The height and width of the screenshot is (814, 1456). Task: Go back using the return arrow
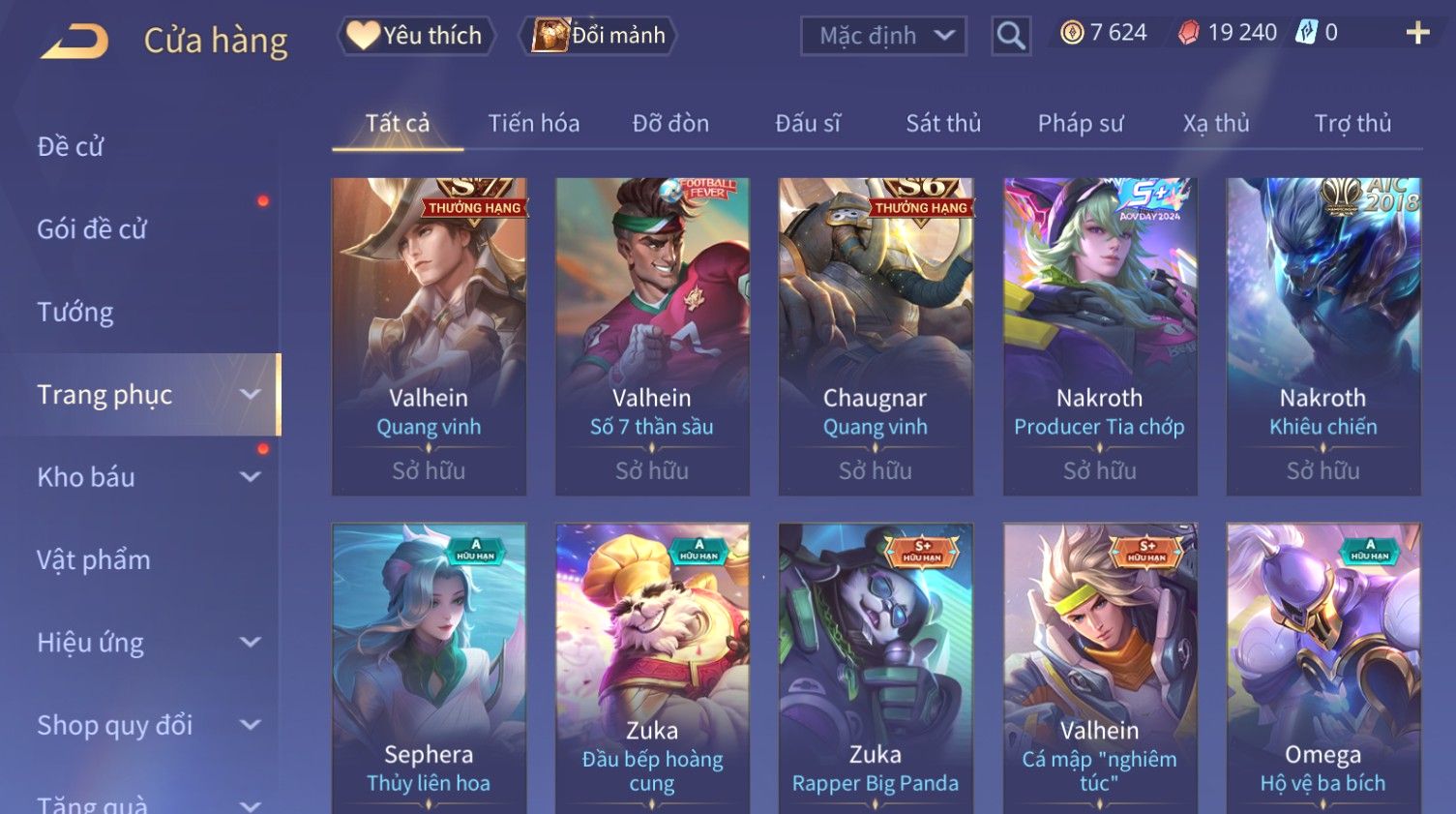click(74, 42)
